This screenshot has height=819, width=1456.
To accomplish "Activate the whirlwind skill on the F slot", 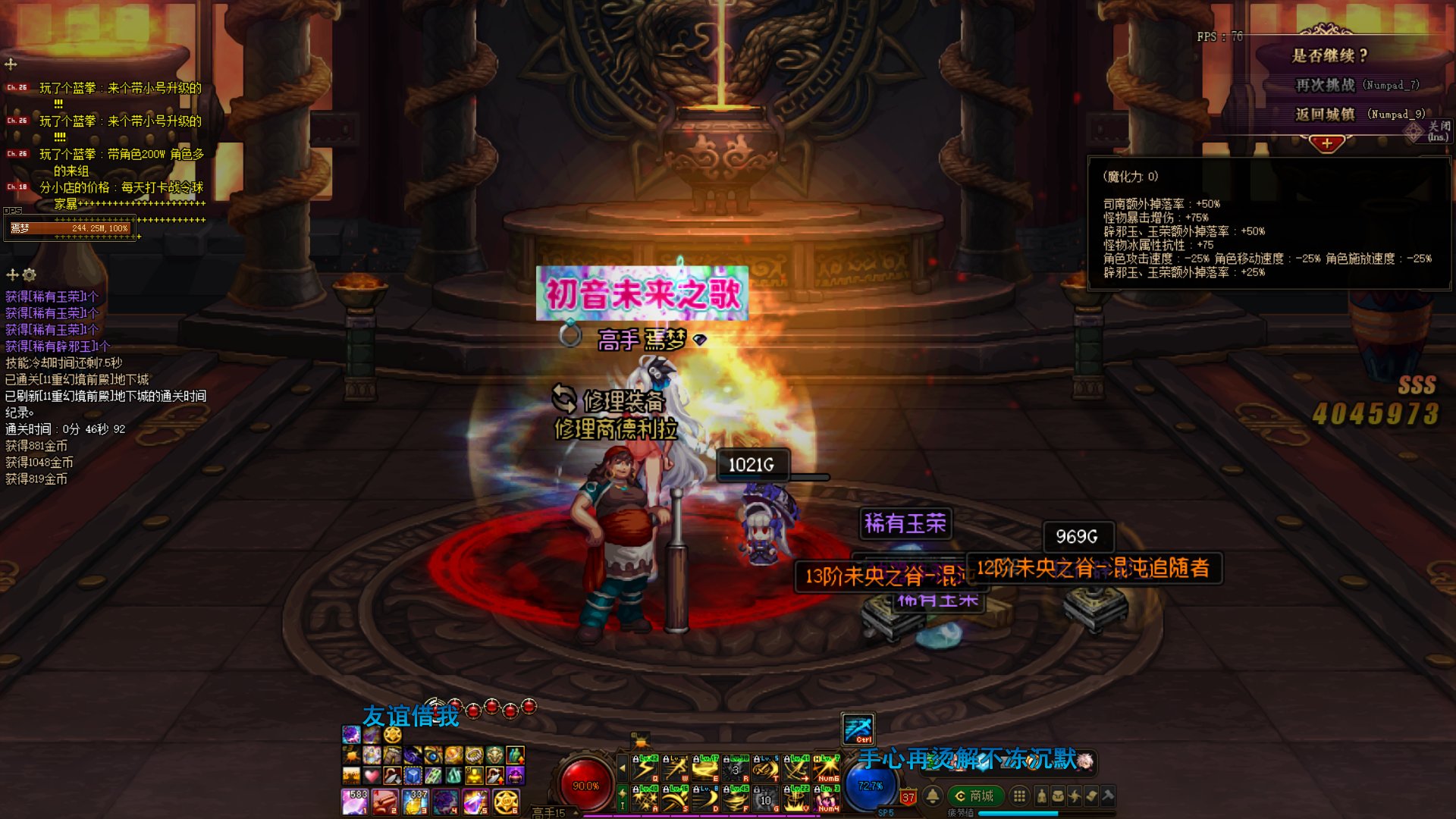I will coord(736,799).
